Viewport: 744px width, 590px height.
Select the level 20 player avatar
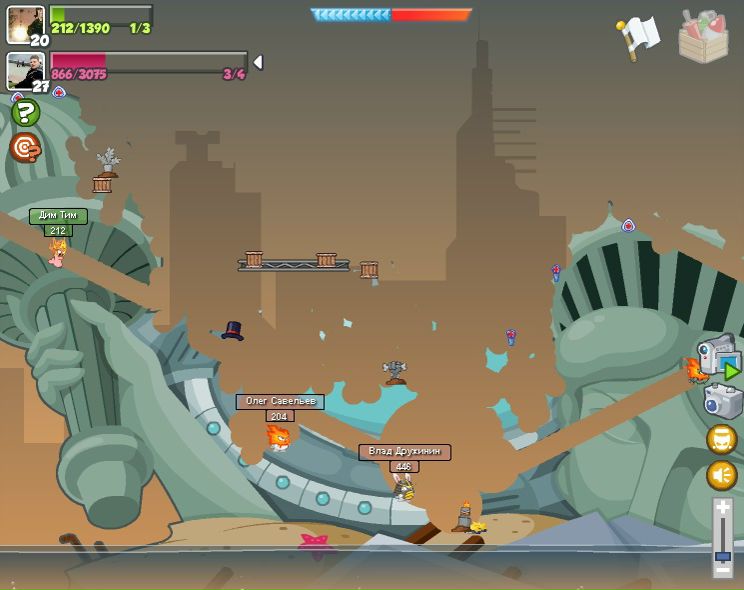(25, 24)
